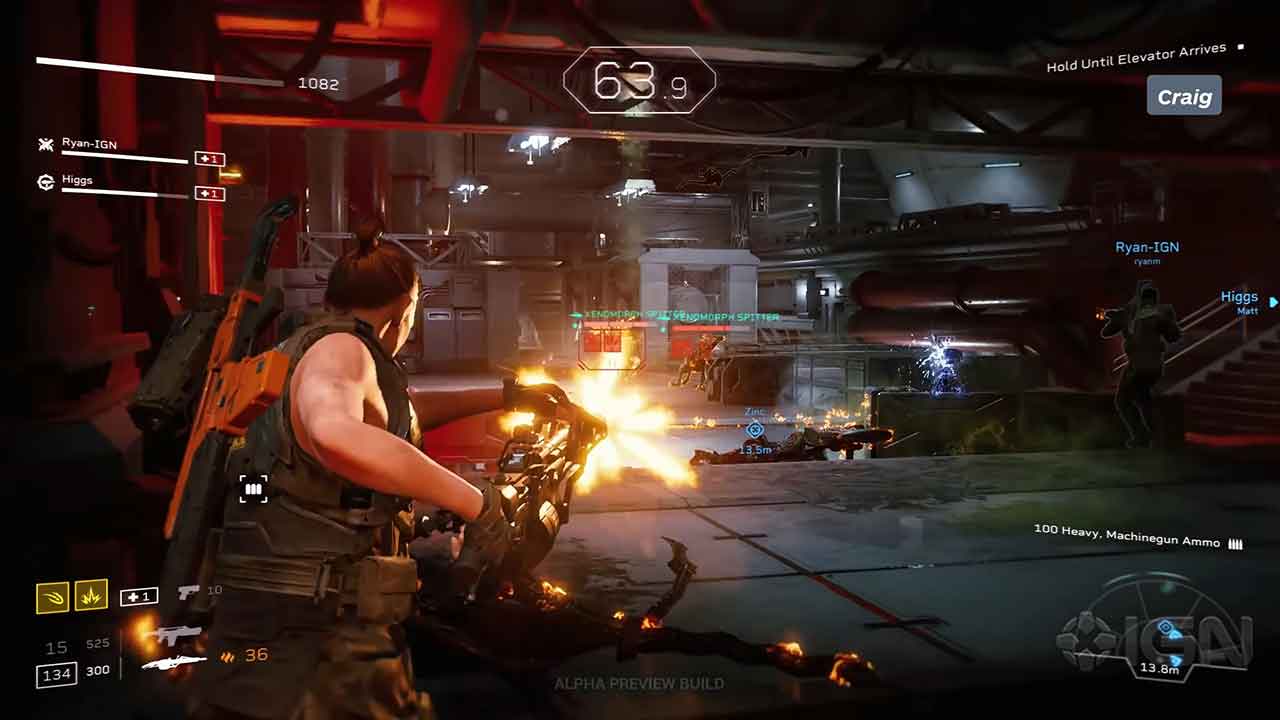Viewport: 1280px width, 720px height.
Task: Click the orange threat wave icon beside 36
Action: [224, 656]
